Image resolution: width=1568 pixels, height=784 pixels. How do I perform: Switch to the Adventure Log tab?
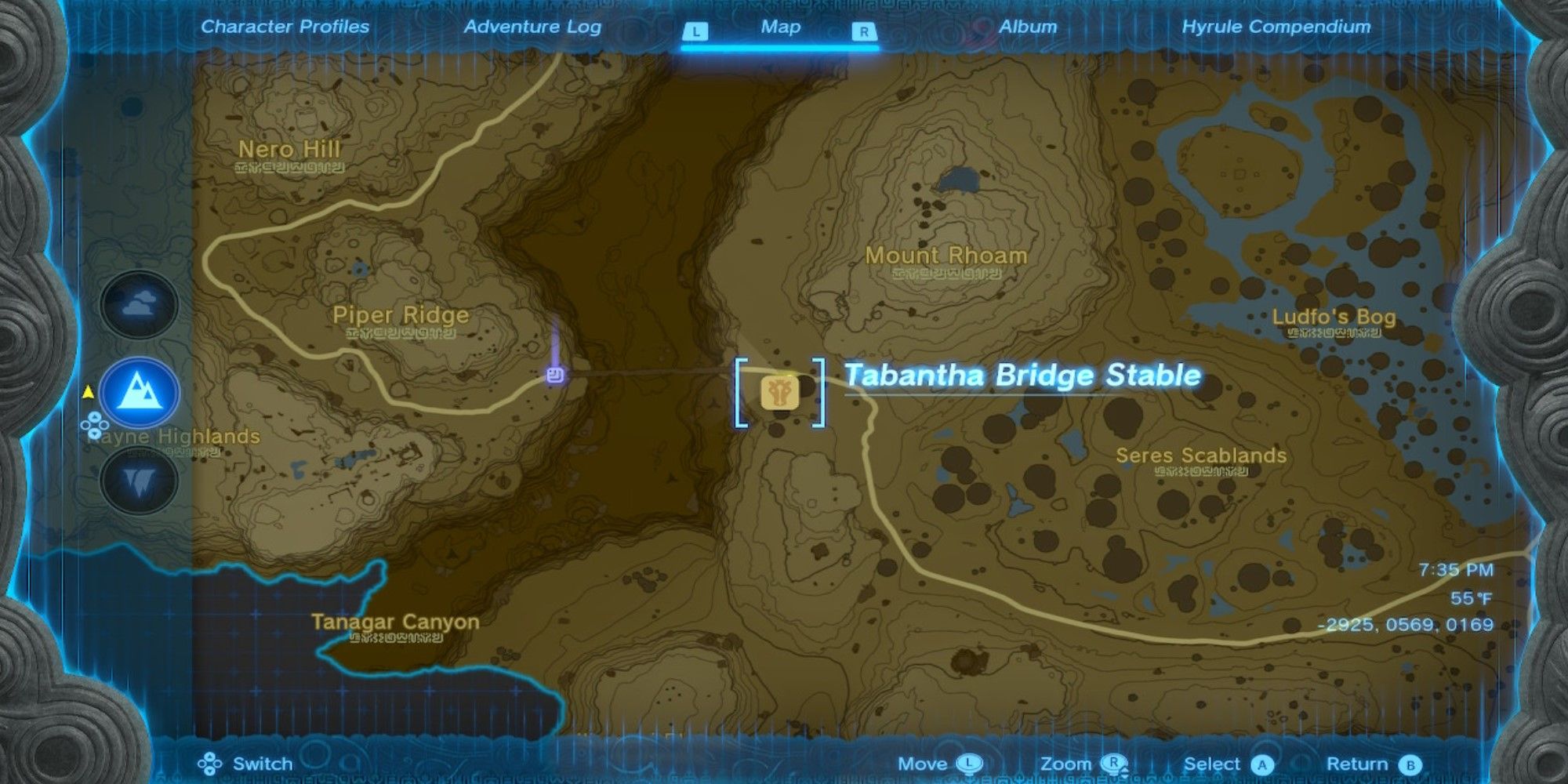click(534, 27)
